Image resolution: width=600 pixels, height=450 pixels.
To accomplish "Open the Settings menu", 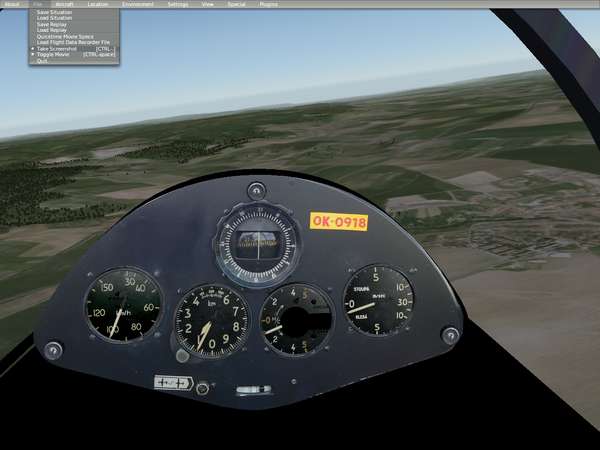I will 177,4.
